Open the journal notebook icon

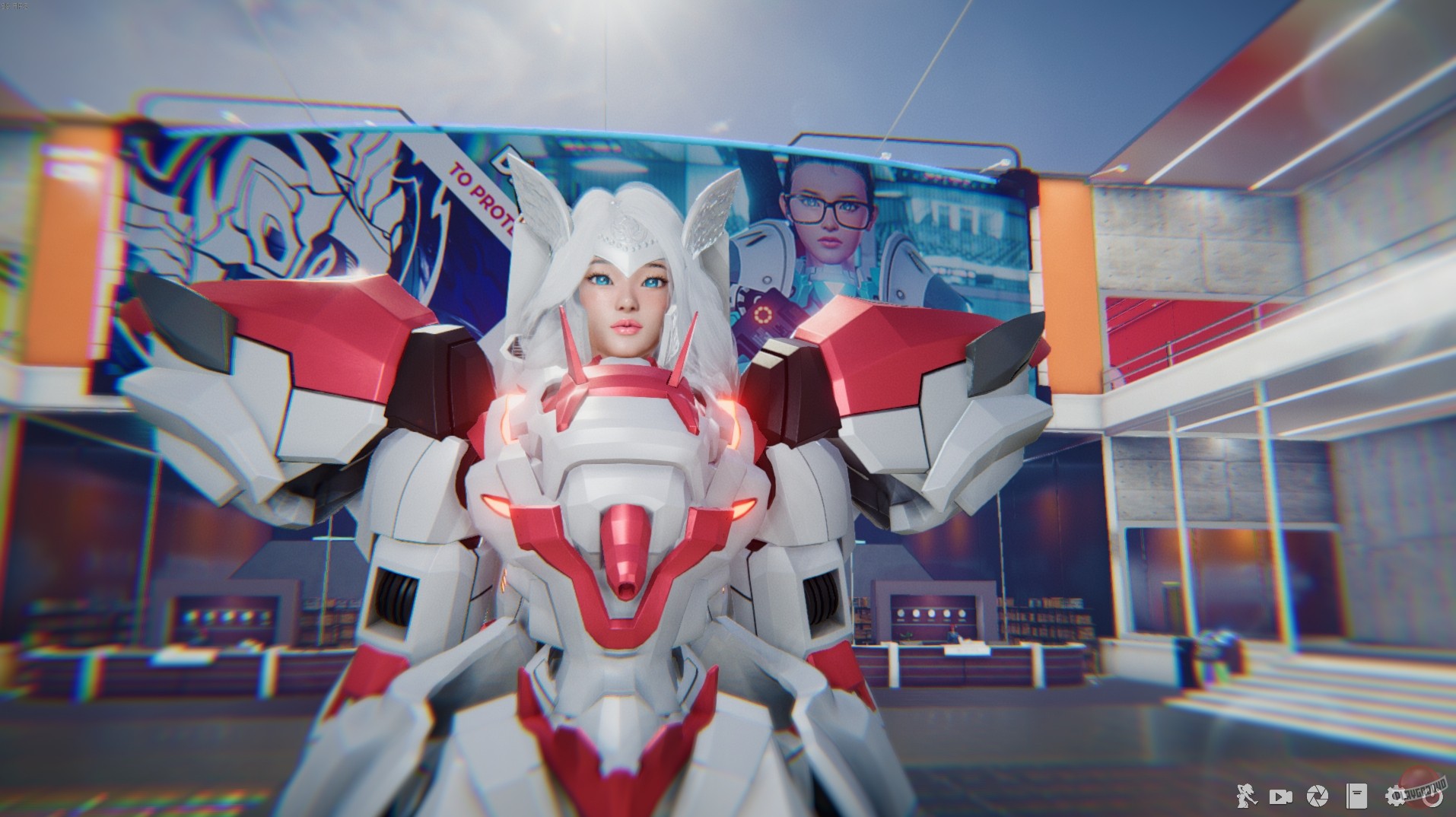click(x=1356, y=796)
